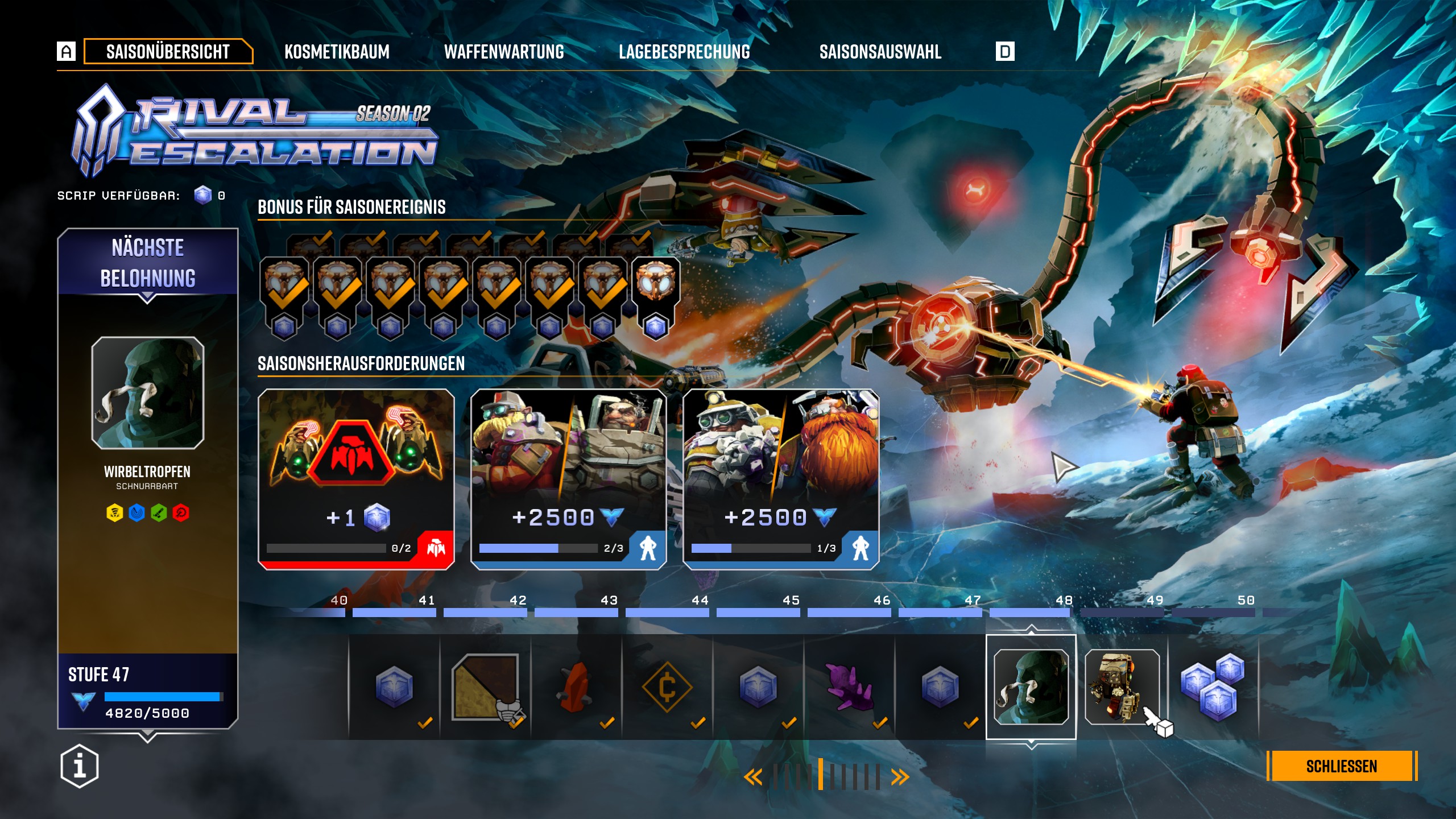
Task: Page reward track left with double arrows
Action: pyautogui.click(x=753, y=777)
